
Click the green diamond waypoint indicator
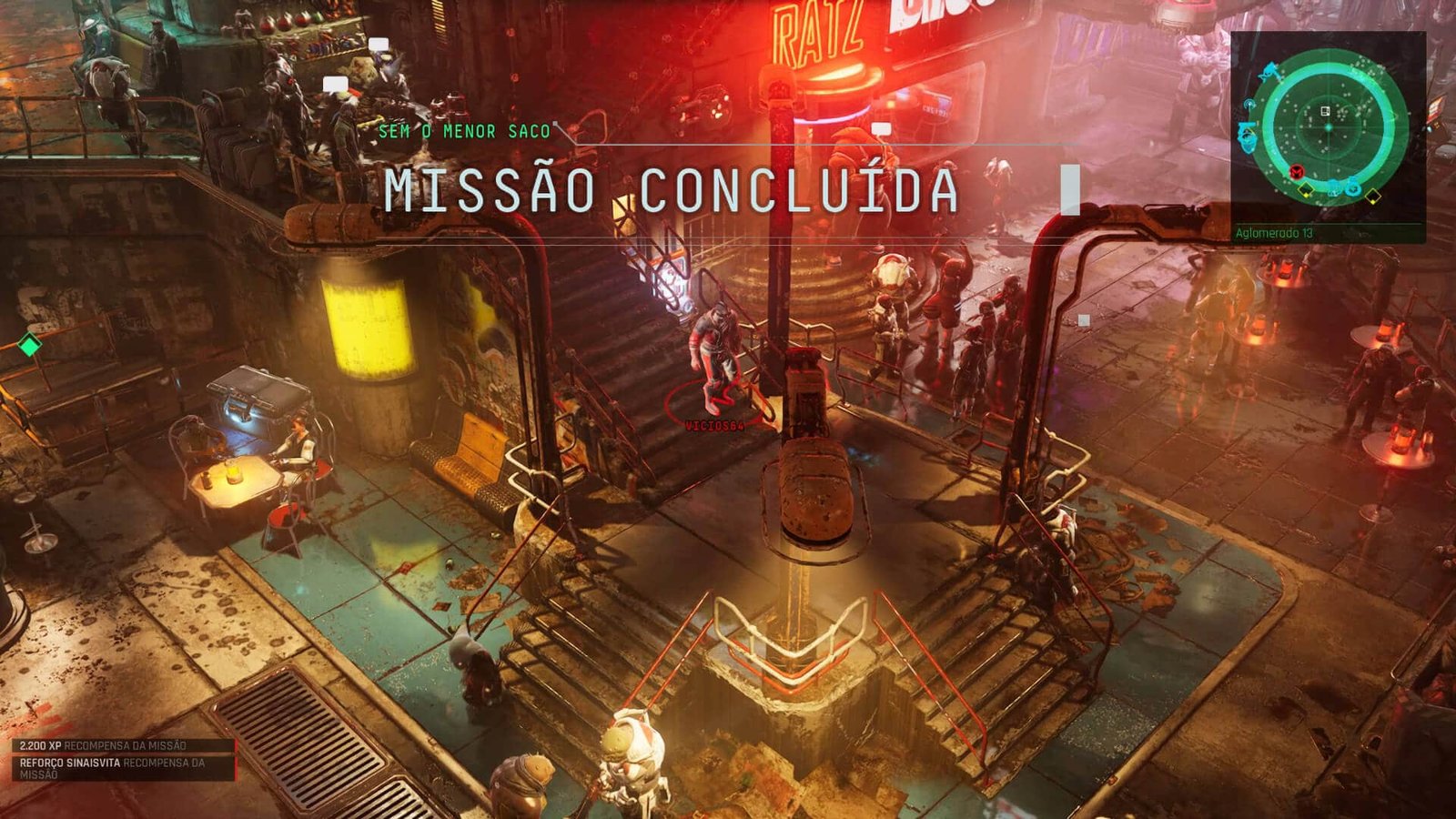pyautogui.click(x=29, y=345)
